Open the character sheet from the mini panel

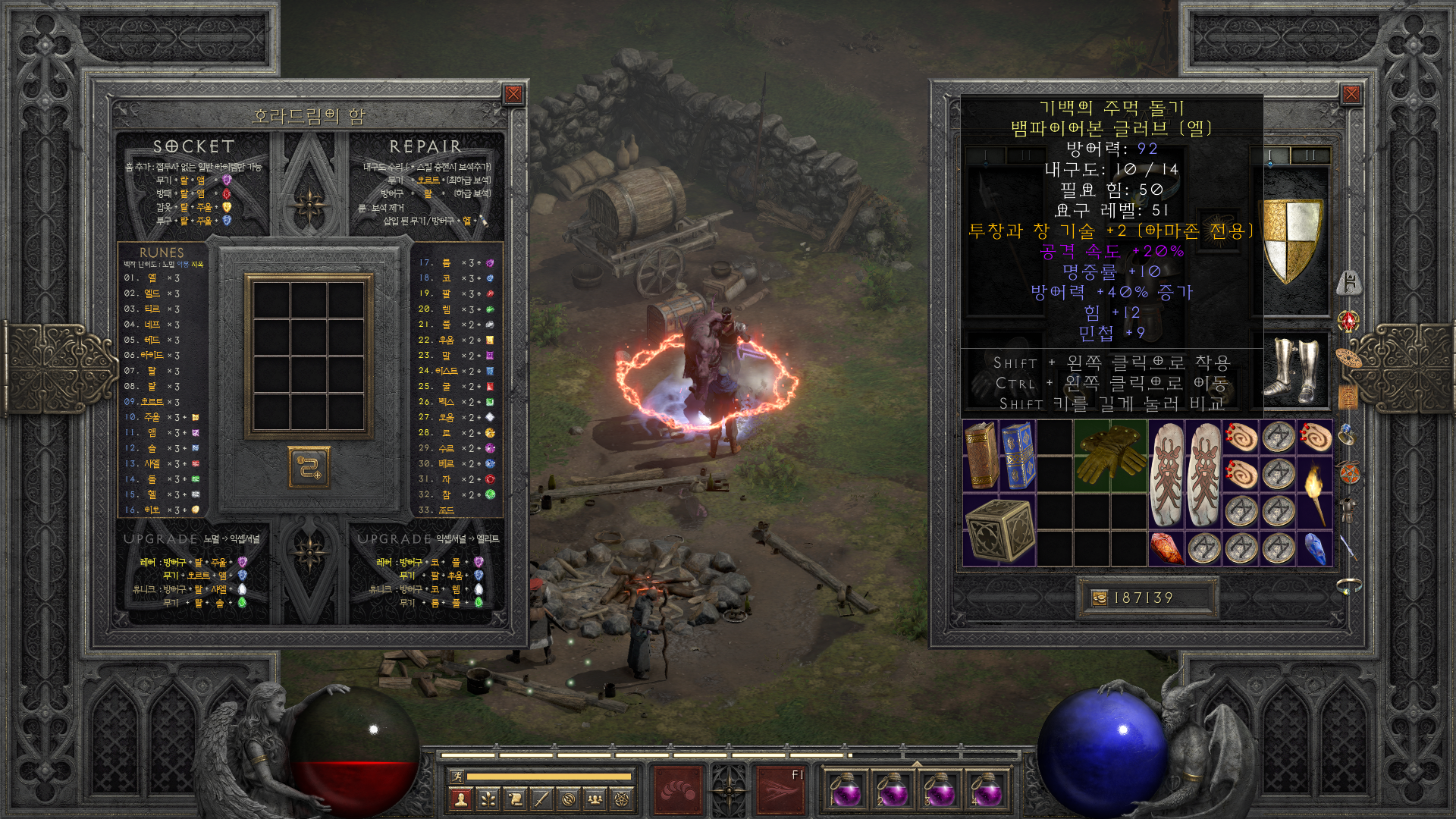point(460,799)
